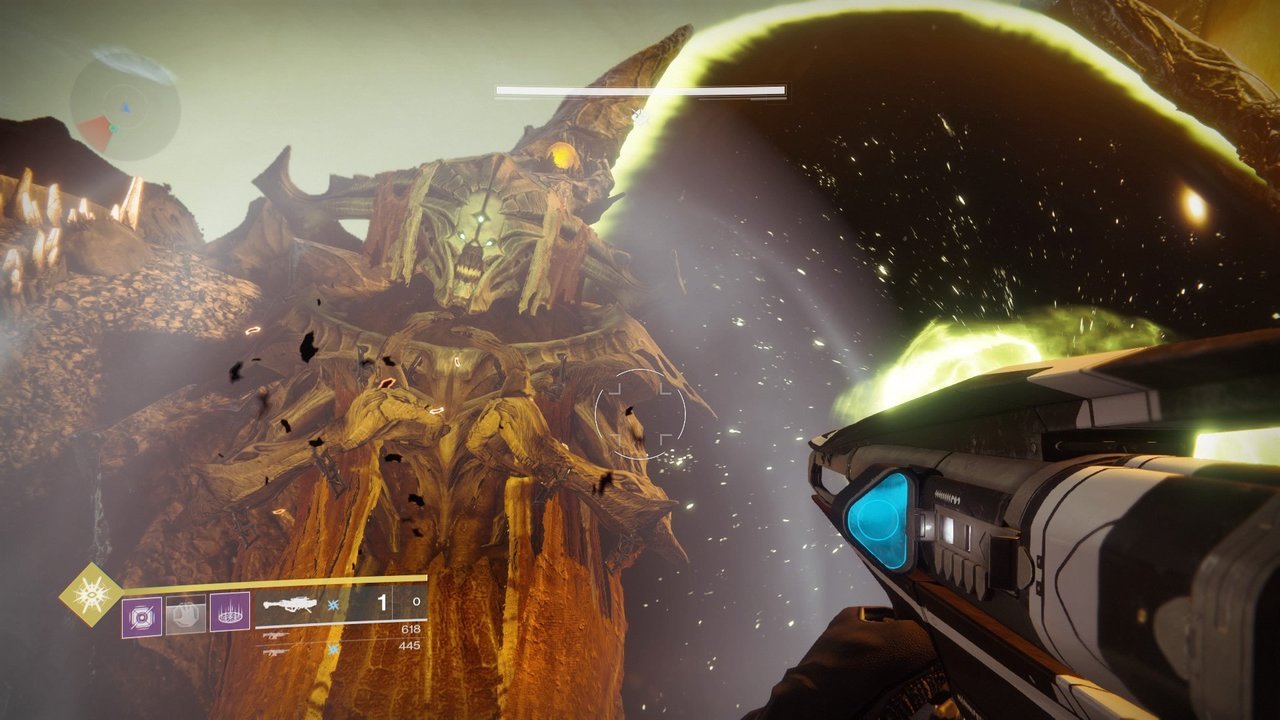Viewport: 1280px width, 720px height.
Task: Select the equipped heavy weapon icon
Action: [x=289, y=605]
